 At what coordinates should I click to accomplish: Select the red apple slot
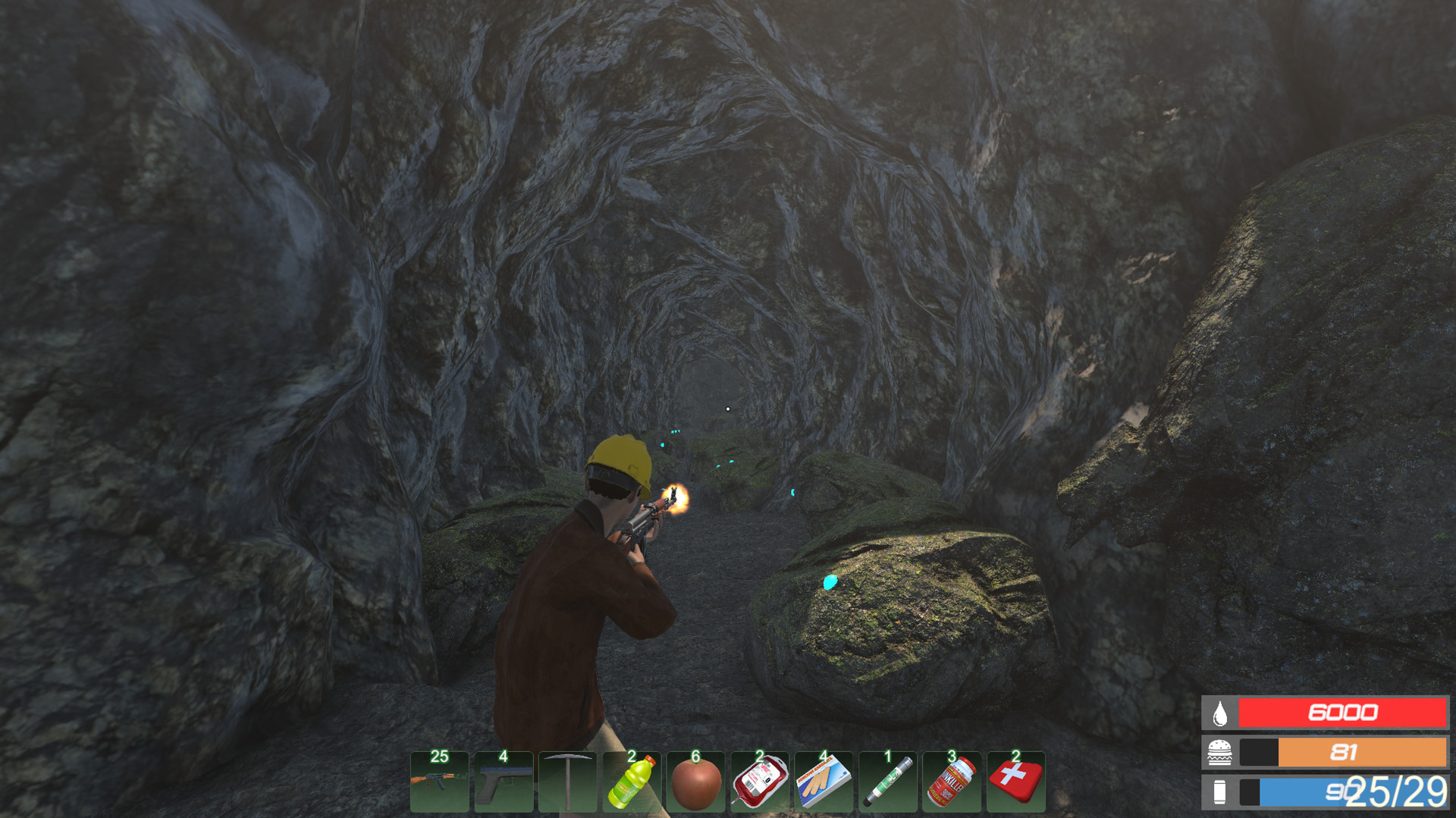695,782
